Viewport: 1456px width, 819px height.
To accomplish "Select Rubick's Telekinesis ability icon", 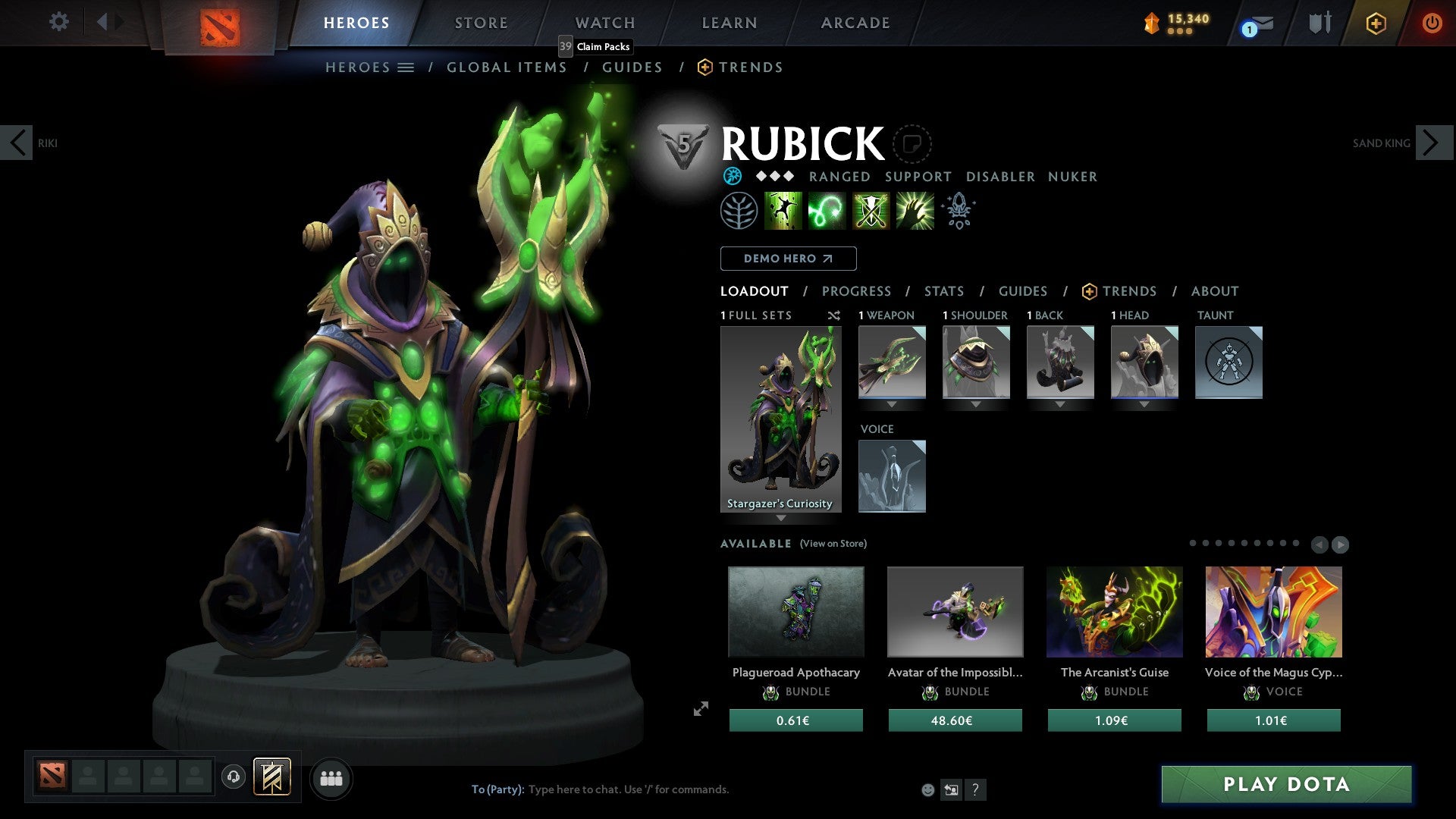I will tap(783, 210).
